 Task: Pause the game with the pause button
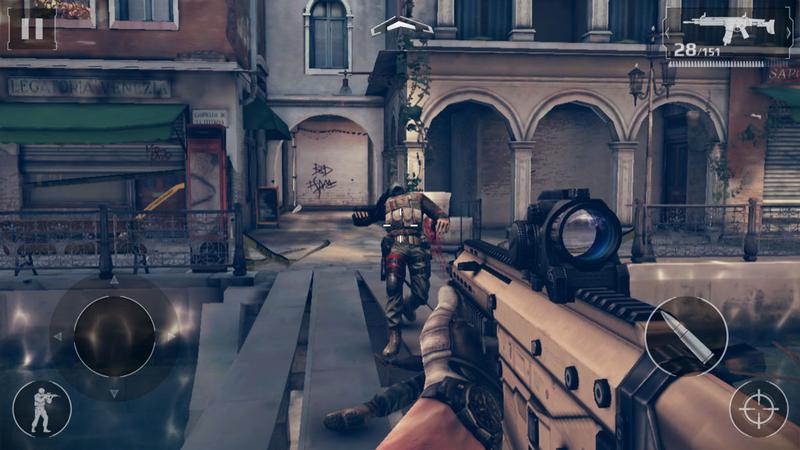pos(32,27)
